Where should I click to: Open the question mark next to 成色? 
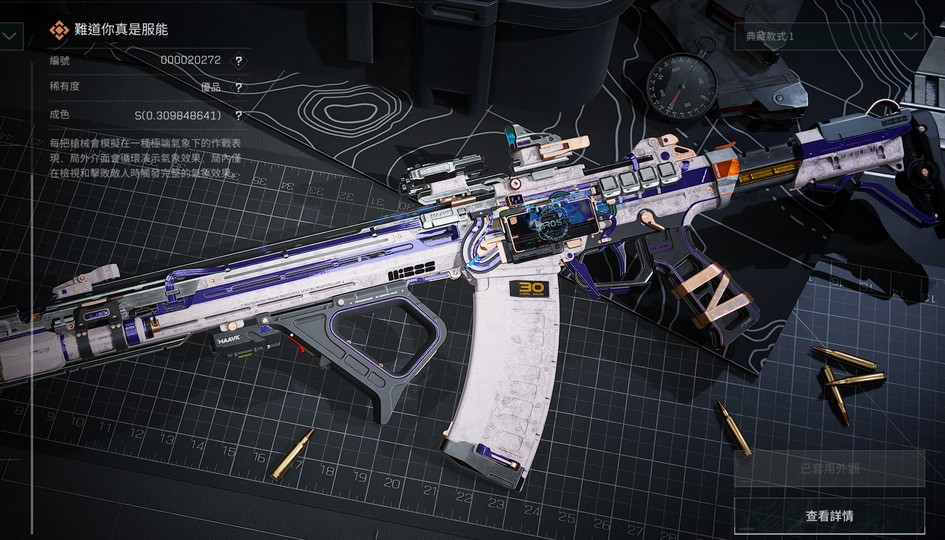point(238,116)
